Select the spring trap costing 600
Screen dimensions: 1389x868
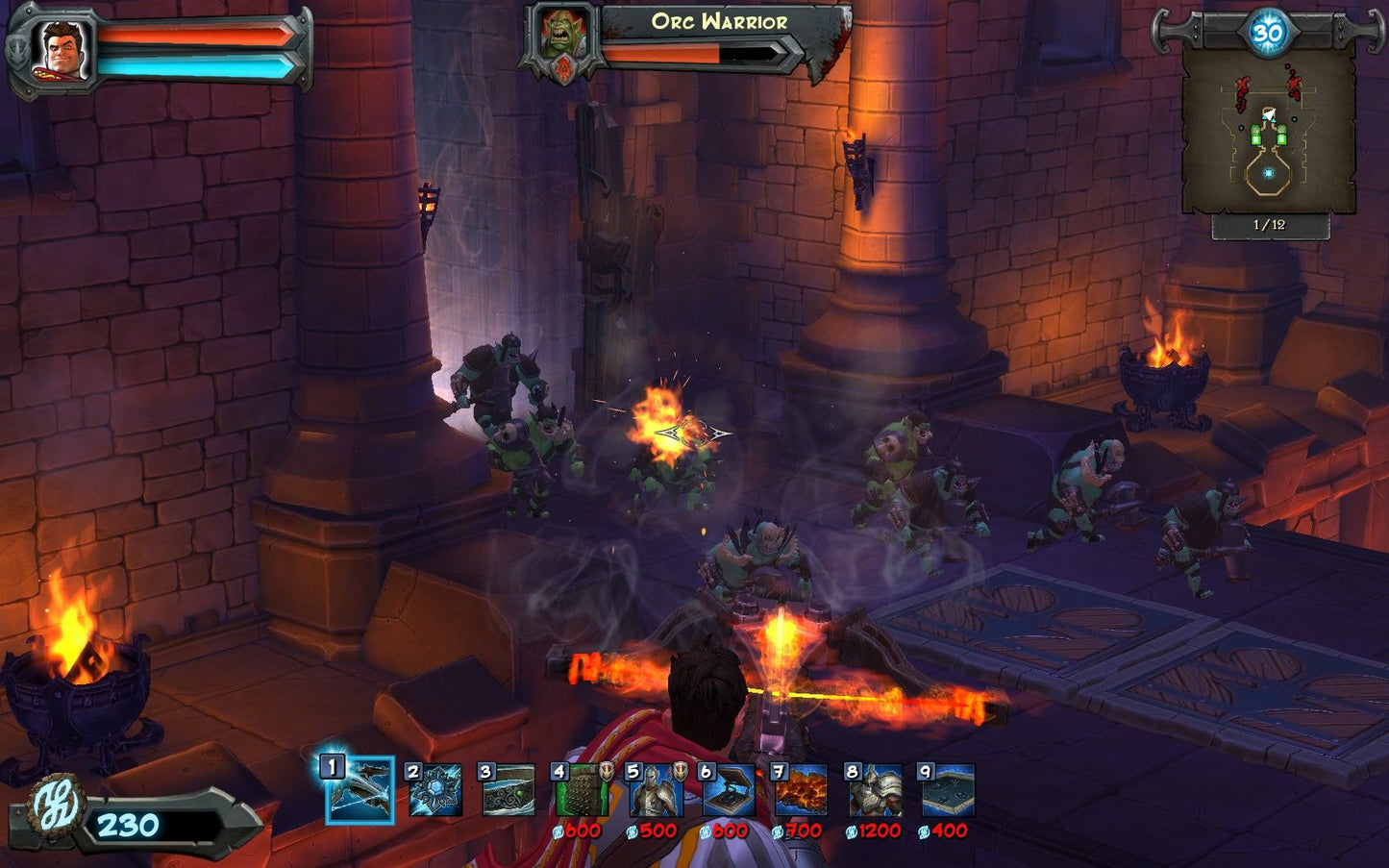click(728, 790)
